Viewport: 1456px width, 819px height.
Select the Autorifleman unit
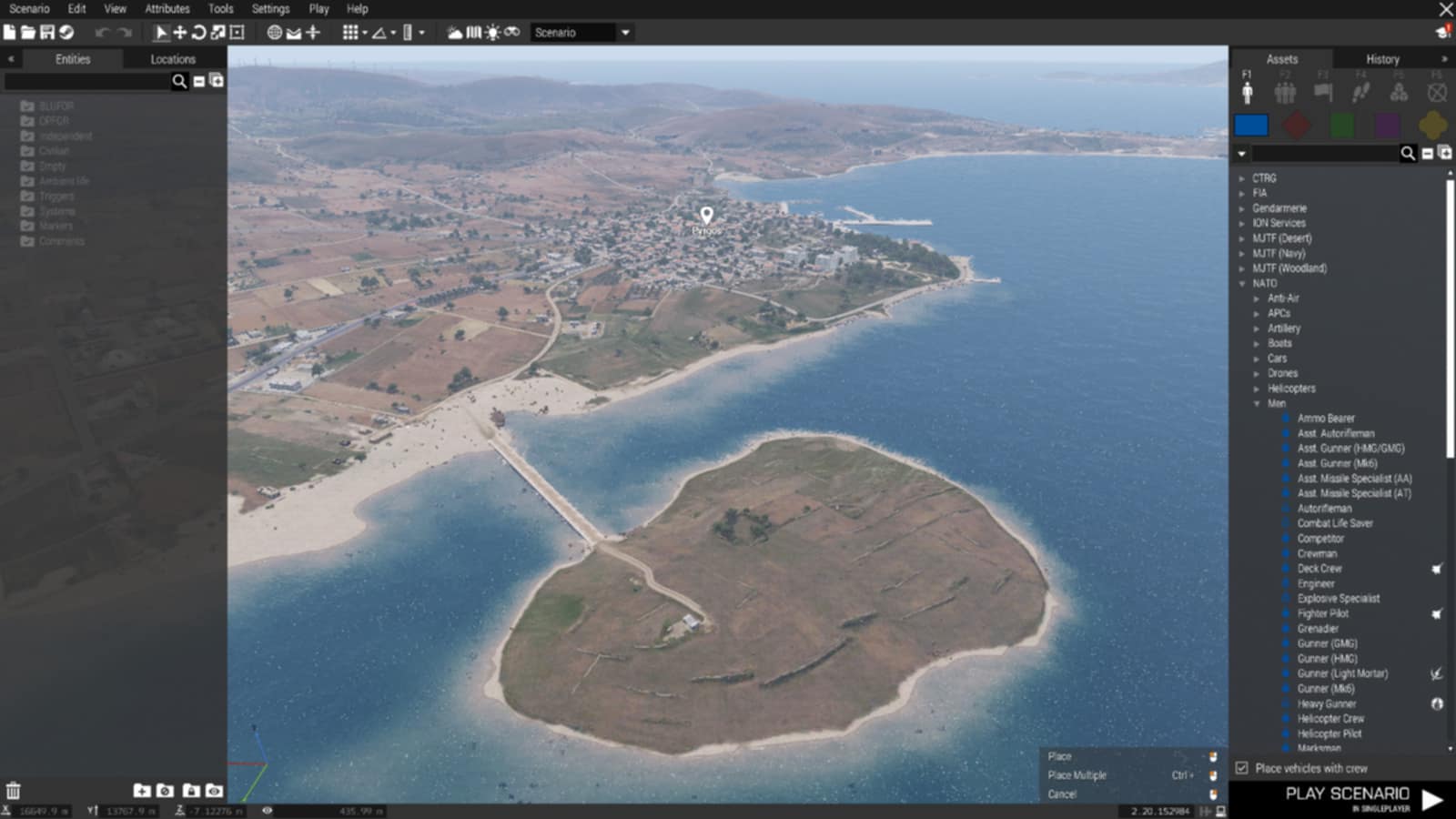click(x=1324, y=509)
